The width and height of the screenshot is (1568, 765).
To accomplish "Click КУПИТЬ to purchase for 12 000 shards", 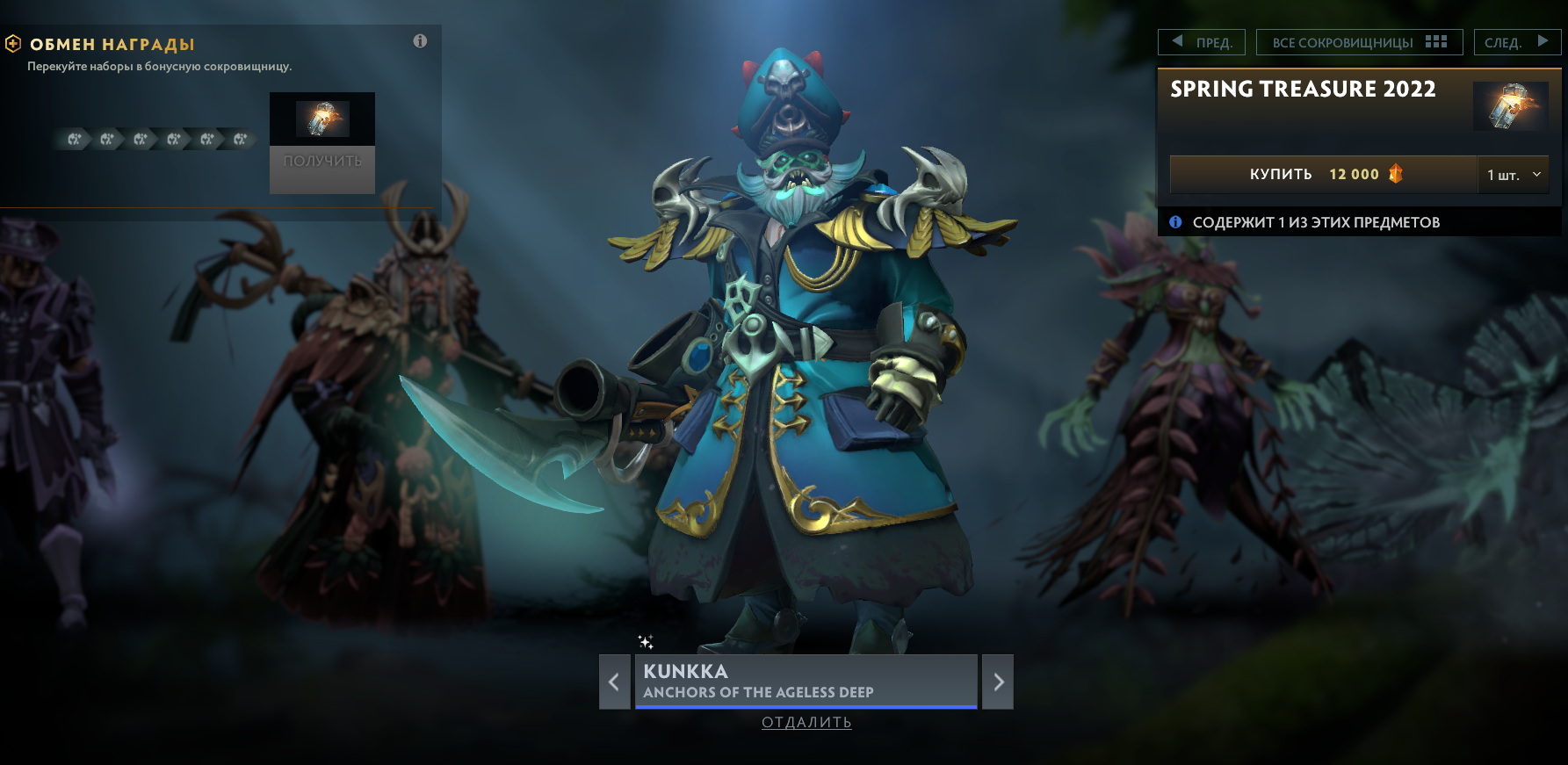I will (x=1281, y=174).
